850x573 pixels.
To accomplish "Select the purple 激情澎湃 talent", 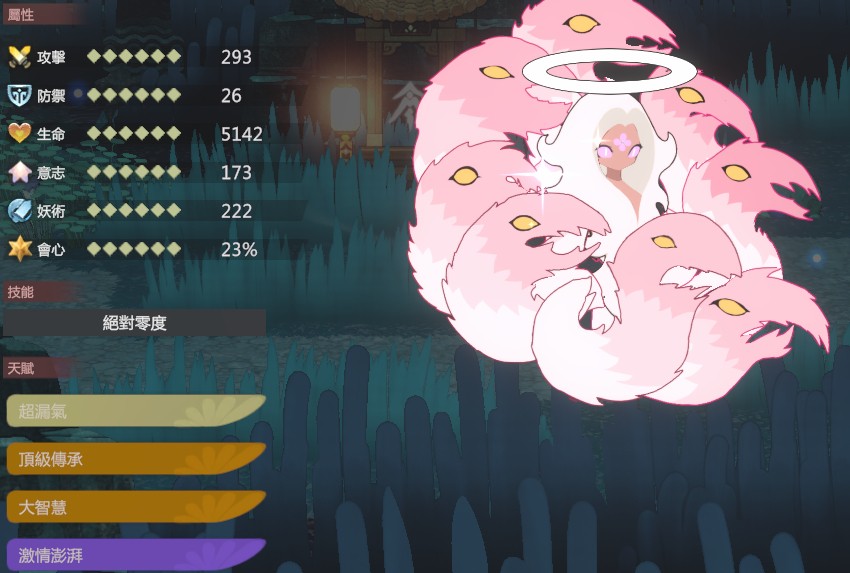I will tap(135, 555).
